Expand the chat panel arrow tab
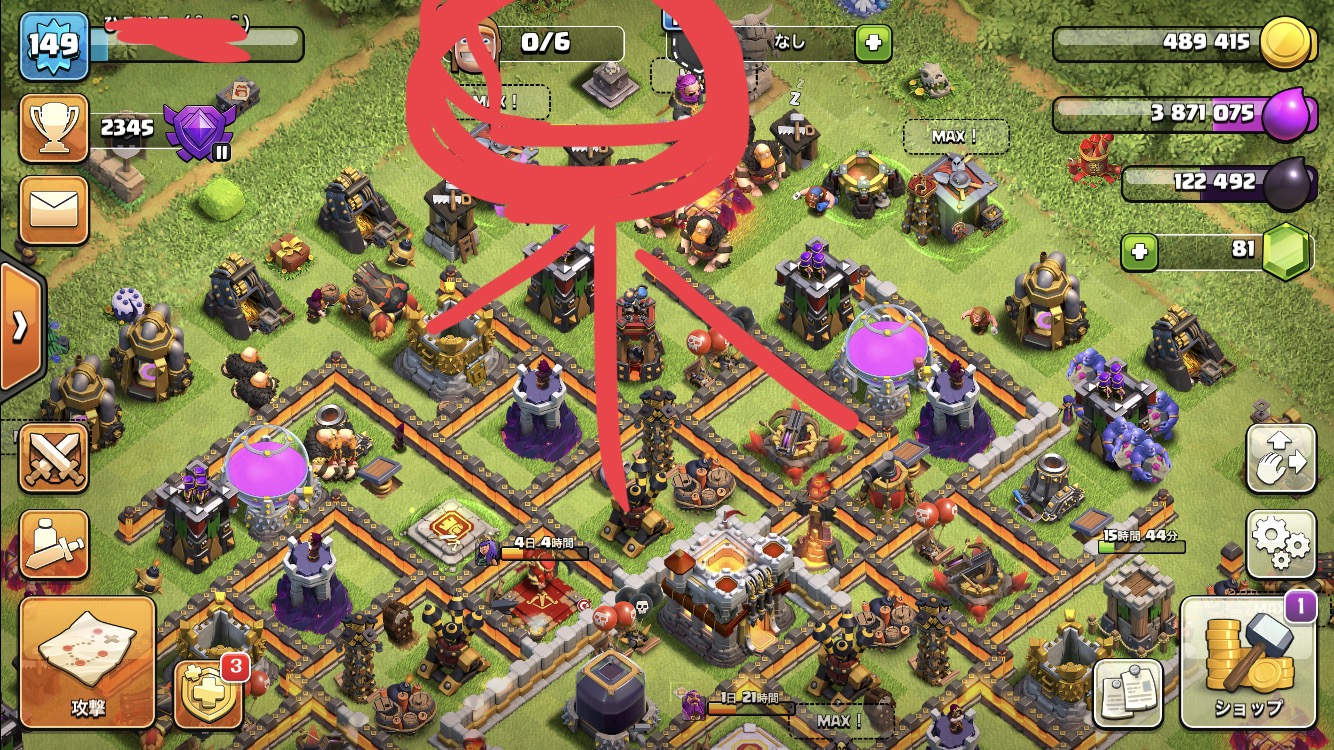1334x750 pixels. pos(19,326)
